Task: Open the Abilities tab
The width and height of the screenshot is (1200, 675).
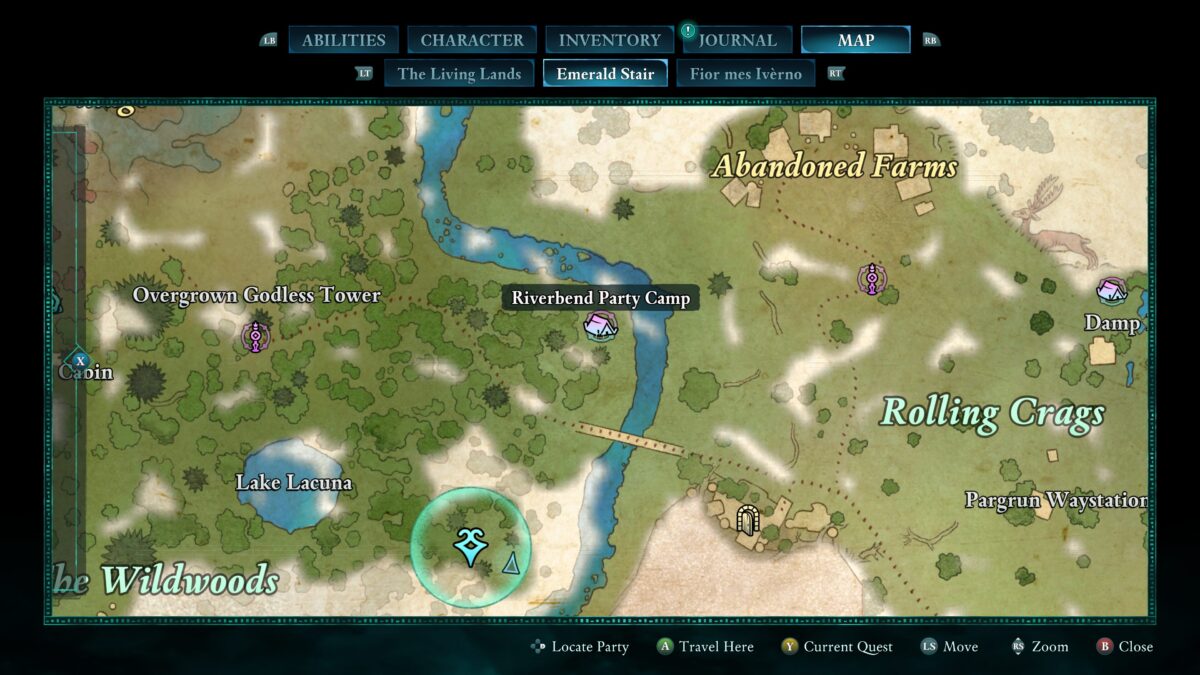Action: point(343,40)
